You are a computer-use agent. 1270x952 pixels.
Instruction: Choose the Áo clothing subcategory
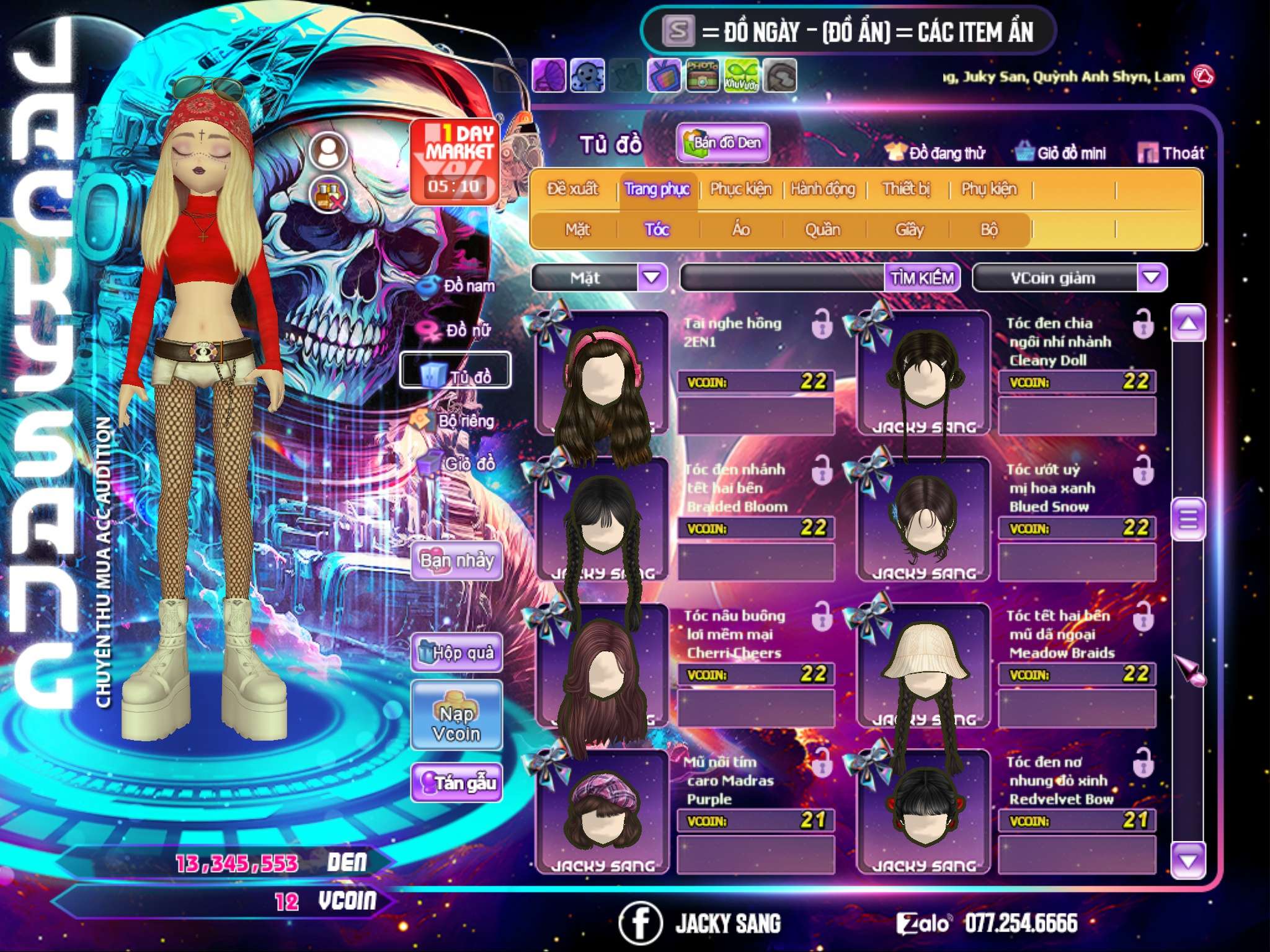coord(741,230)
